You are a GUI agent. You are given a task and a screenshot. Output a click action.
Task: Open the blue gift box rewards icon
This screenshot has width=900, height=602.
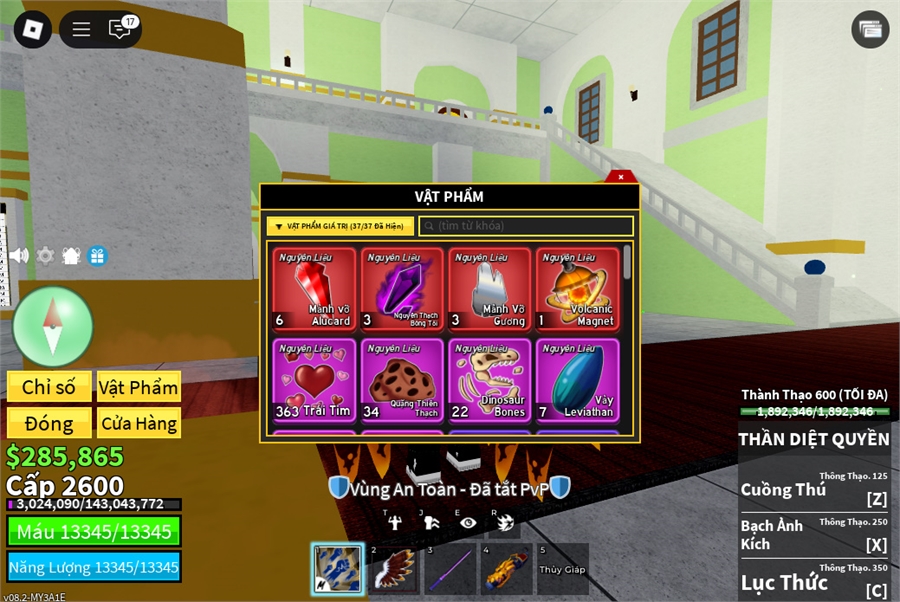(97, 256)
